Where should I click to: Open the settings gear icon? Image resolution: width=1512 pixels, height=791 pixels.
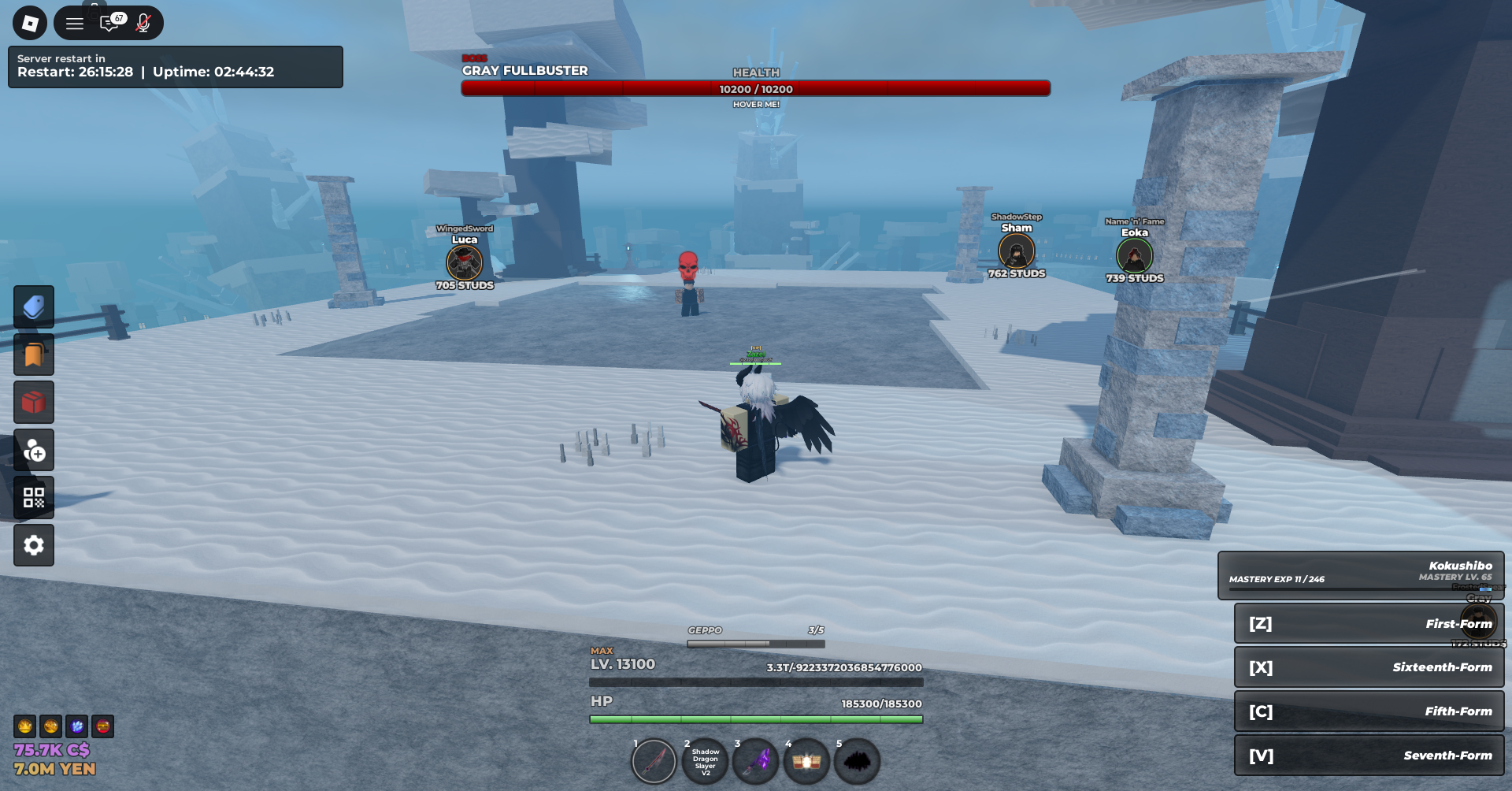[34, 545]
